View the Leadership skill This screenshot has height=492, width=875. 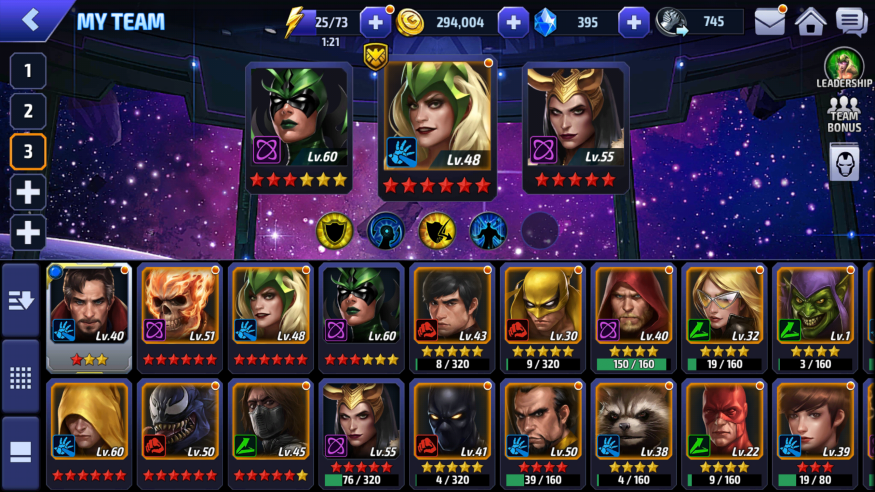[x=843, y=69]
